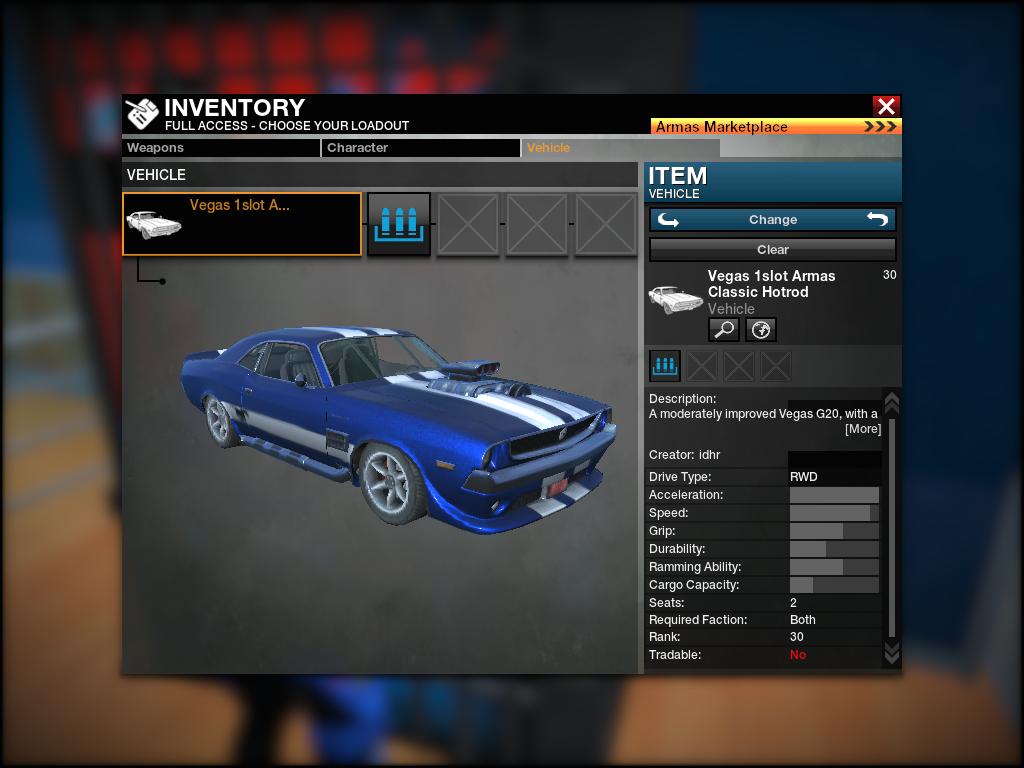Switch to the Weapons tab

point(220,148)
